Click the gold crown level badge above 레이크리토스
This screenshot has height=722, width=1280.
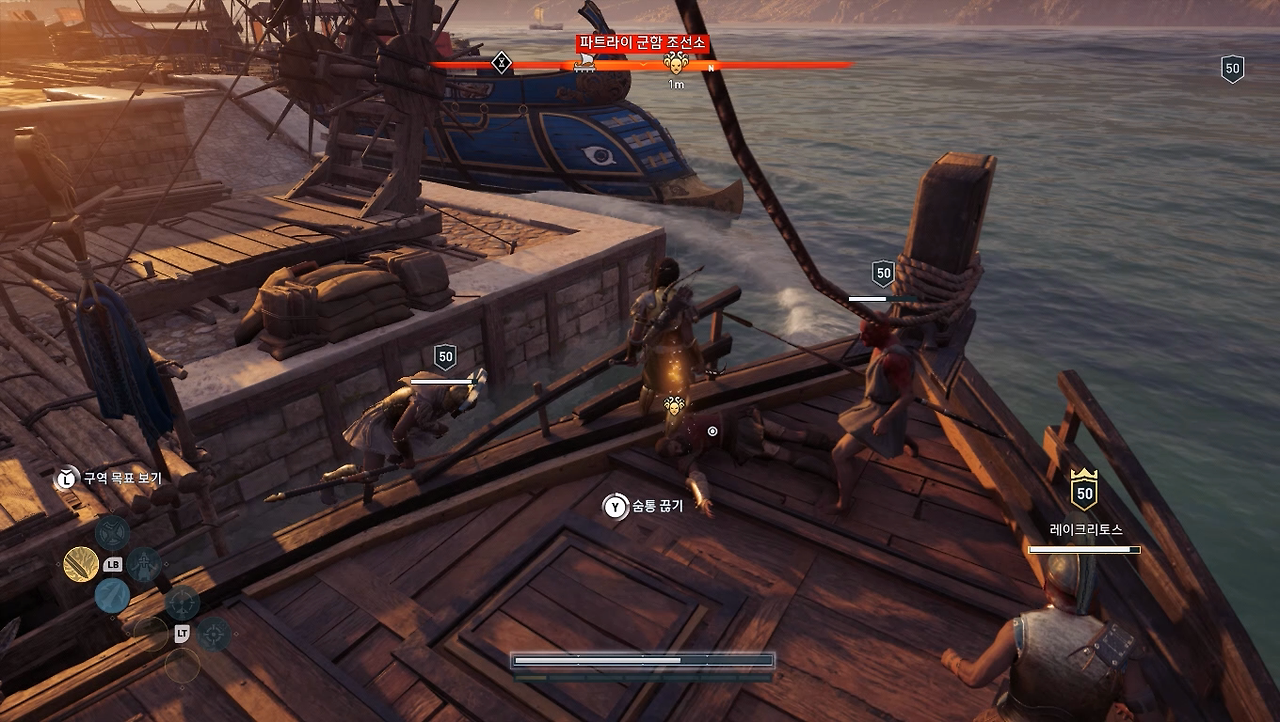pyautogui.click(x=1084, y=490)
